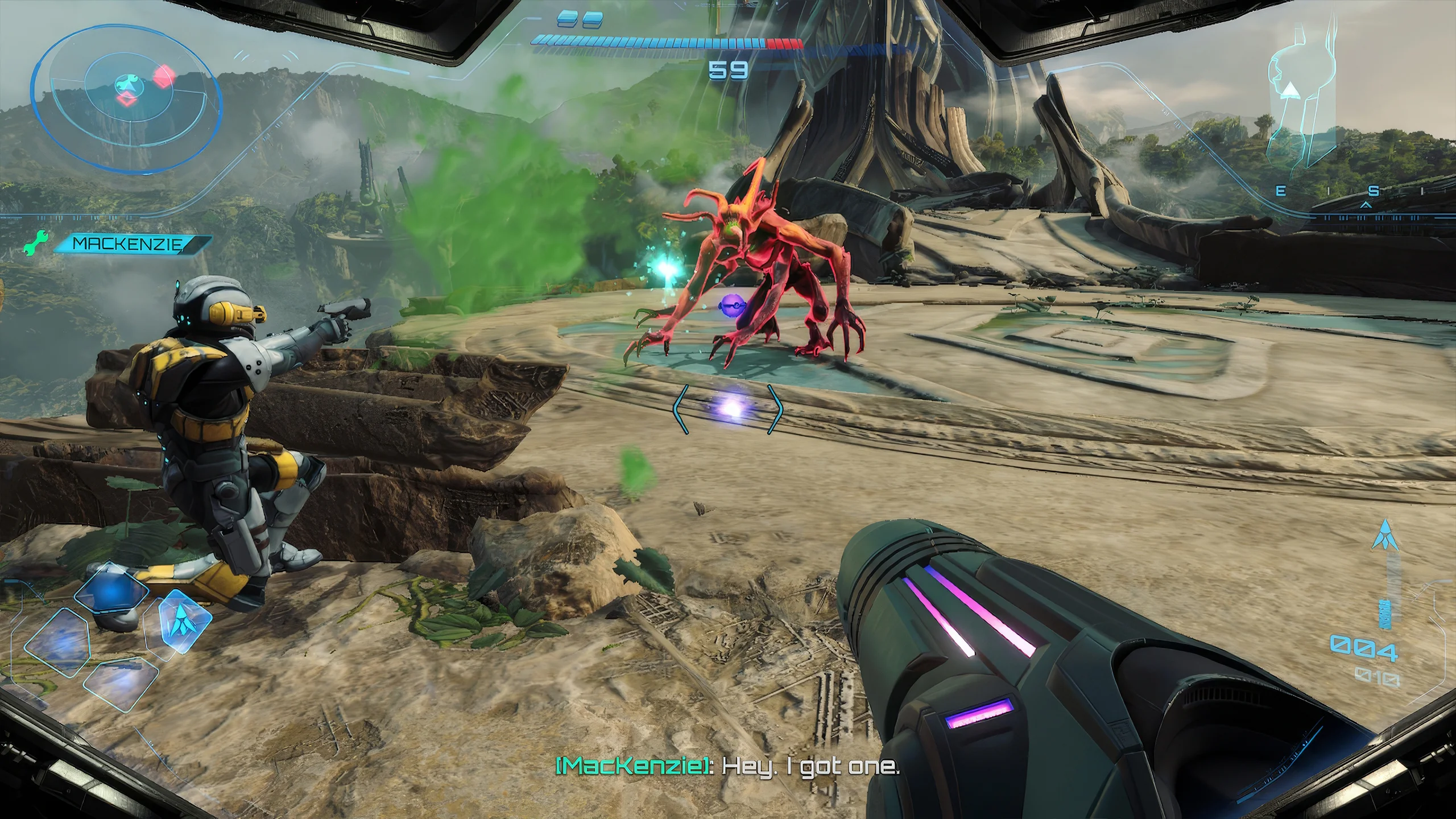Viewport: 1456px width, 819px height.
Task: Activate the highlighted missile ability slot
Action: pyautogui.click(x=180, y=624)
